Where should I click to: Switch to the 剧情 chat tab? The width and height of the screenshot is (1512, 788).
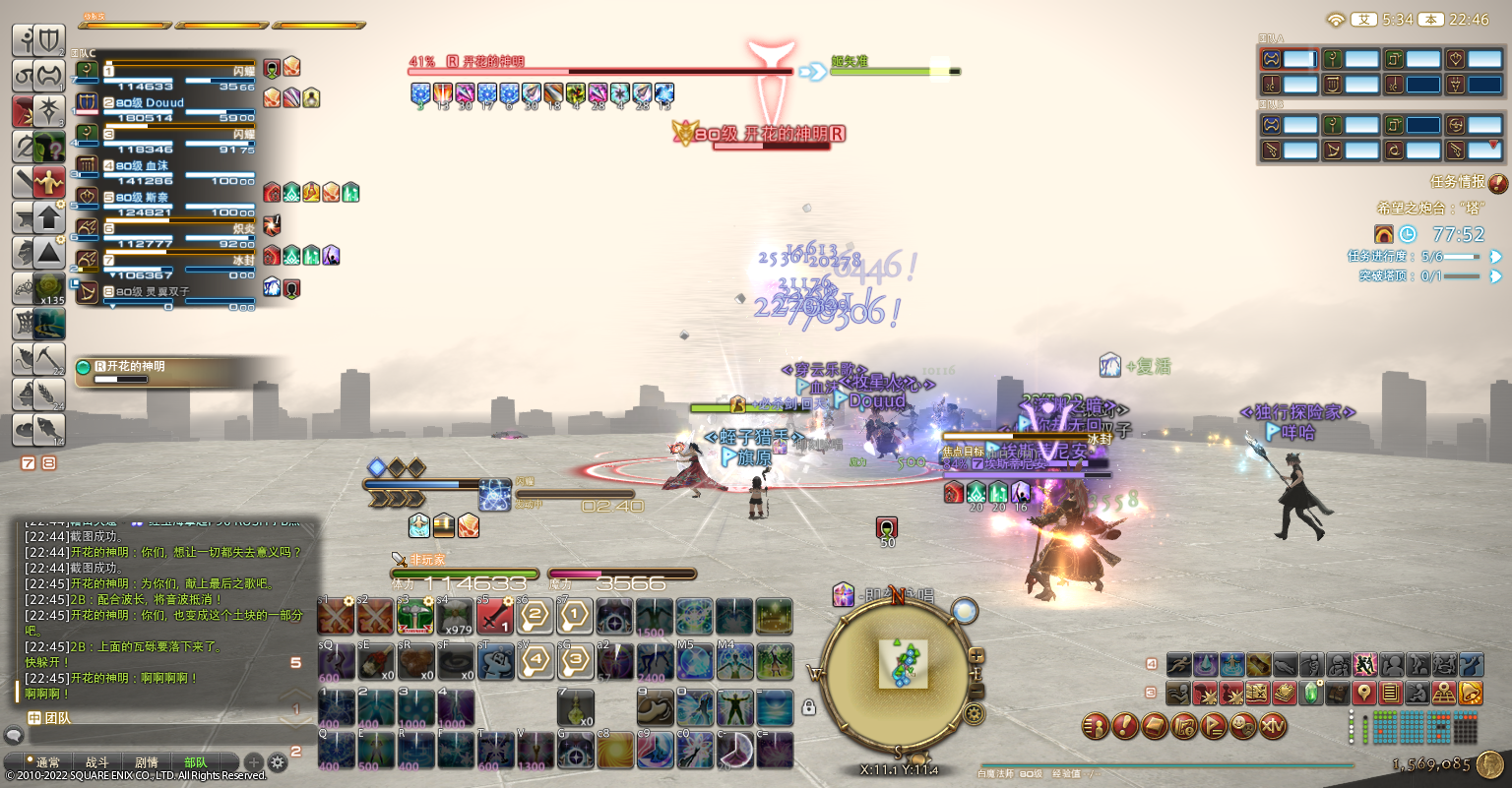click(x=147, y=762)
